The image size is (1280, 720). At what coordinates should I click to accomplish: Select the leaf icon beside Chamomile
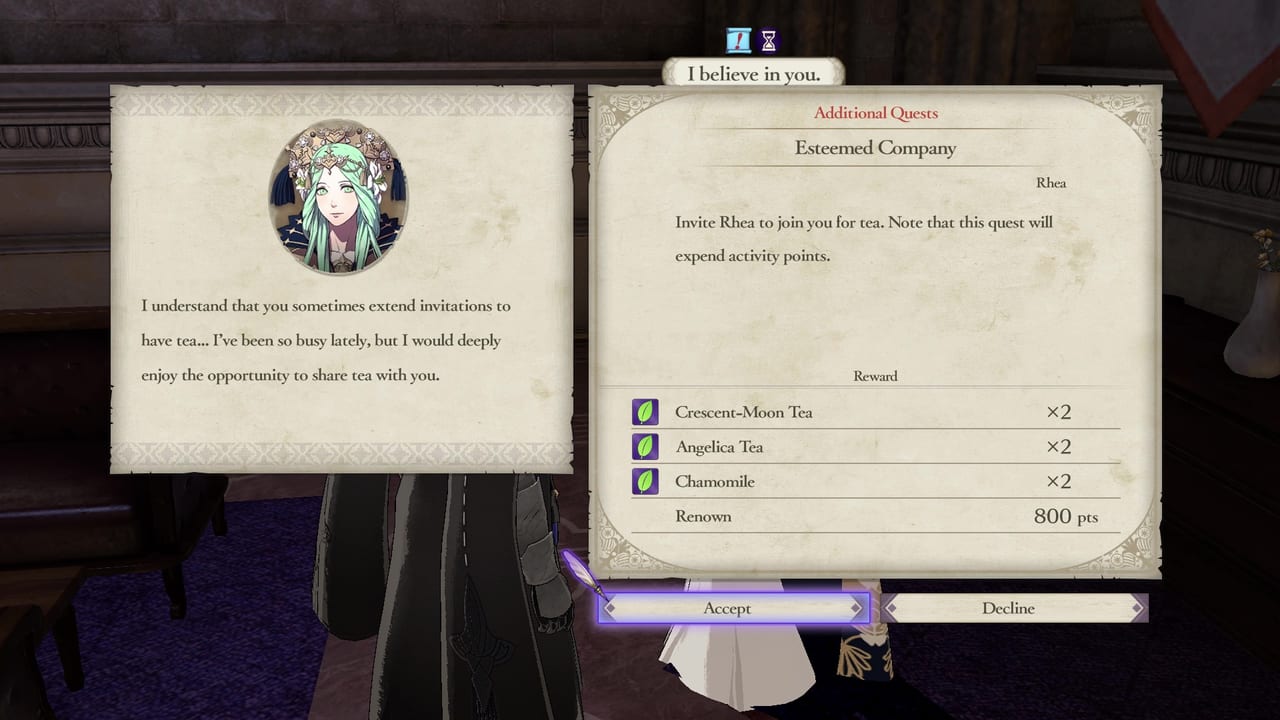coord(645,481)
